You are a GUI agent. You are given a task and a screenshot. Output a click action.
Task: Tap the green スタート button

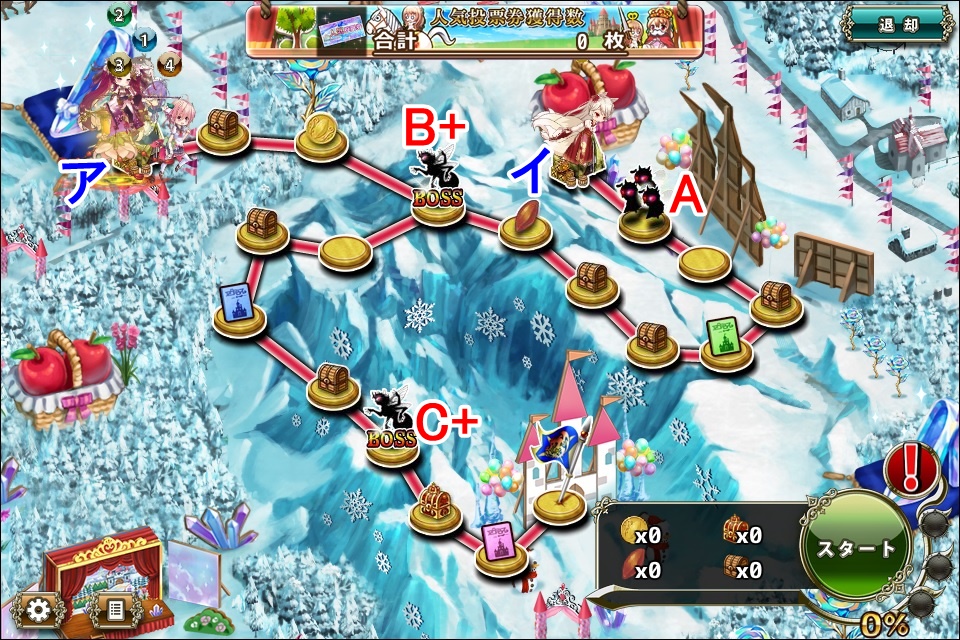point(856,548)
